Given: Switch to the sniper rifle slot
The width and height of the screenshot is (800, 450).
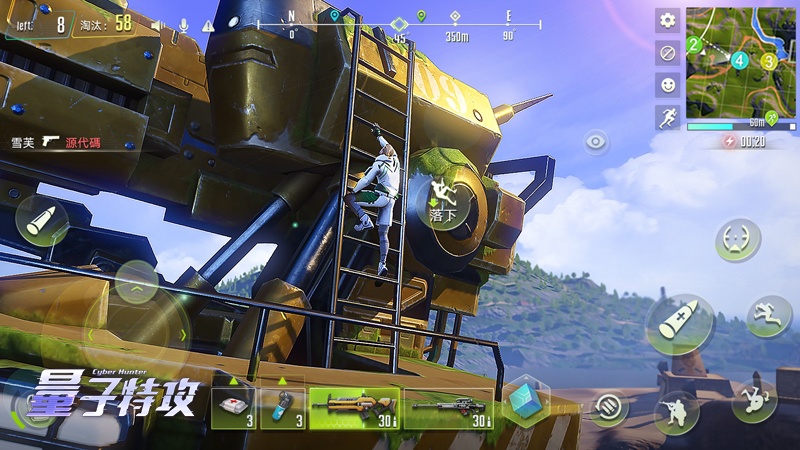Looking at the screenshot, I should (x=448, y=408).
